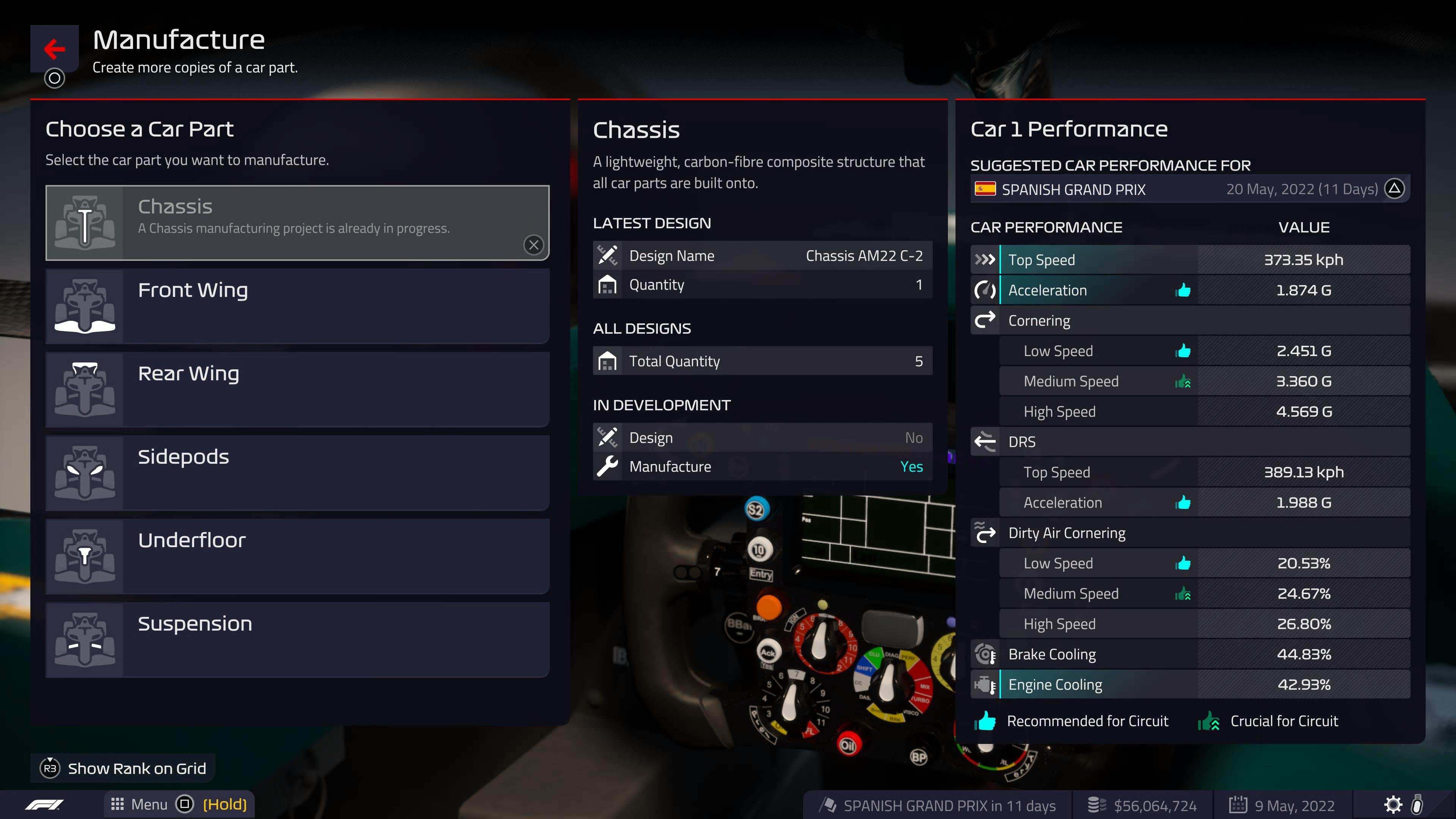Click the design pencil icon beside Design Name

(607, 256)
